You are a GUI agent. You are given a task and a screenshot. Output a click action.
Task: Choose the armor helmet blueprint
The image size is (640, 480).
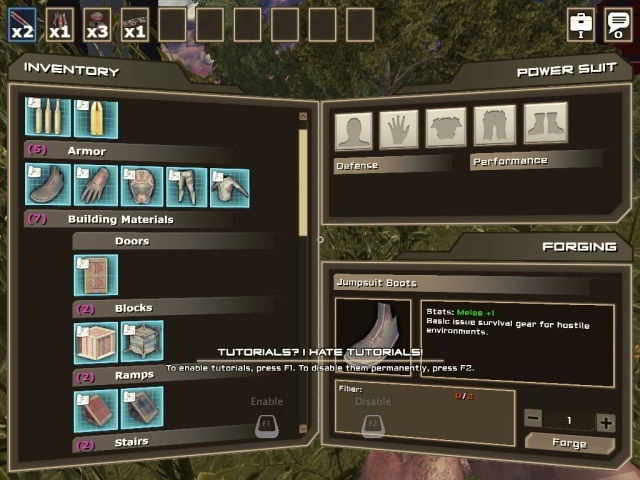point(141,187)
